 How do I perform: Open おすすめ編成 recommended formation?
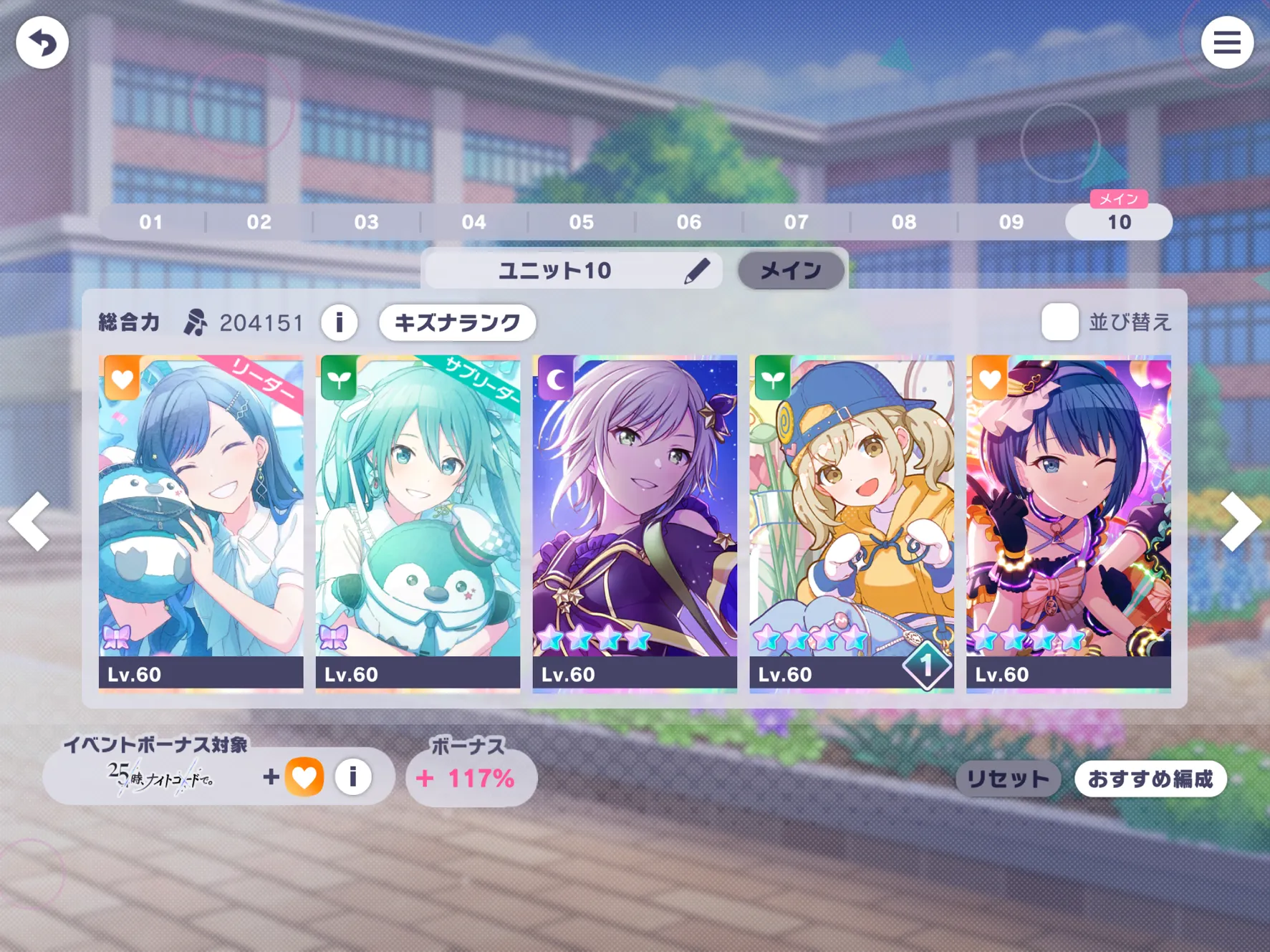(1150, 779)
